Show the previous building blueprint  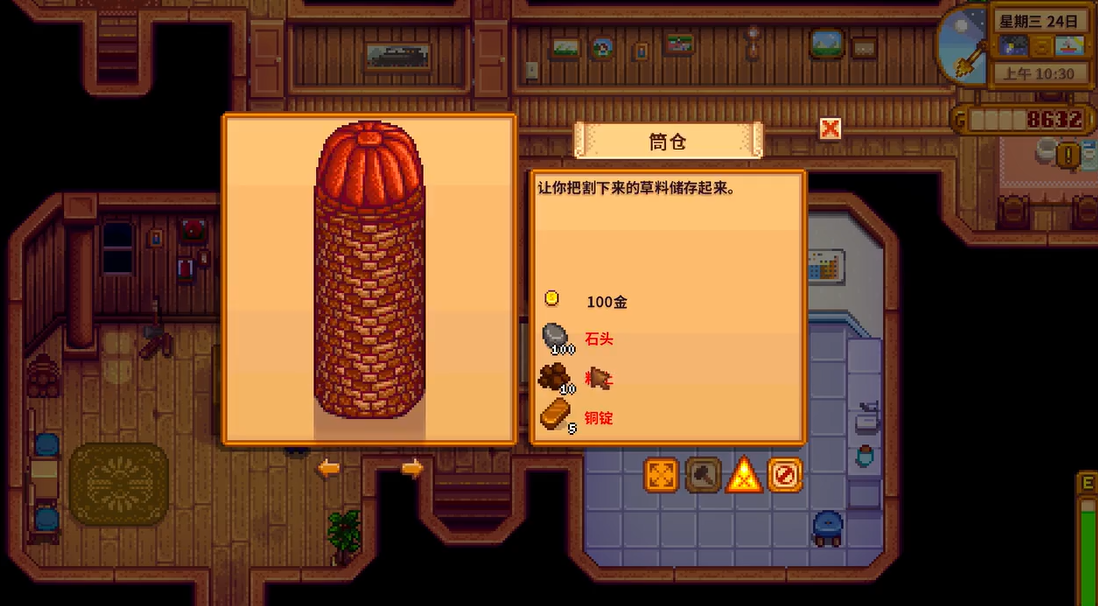[x=329, y=468]
